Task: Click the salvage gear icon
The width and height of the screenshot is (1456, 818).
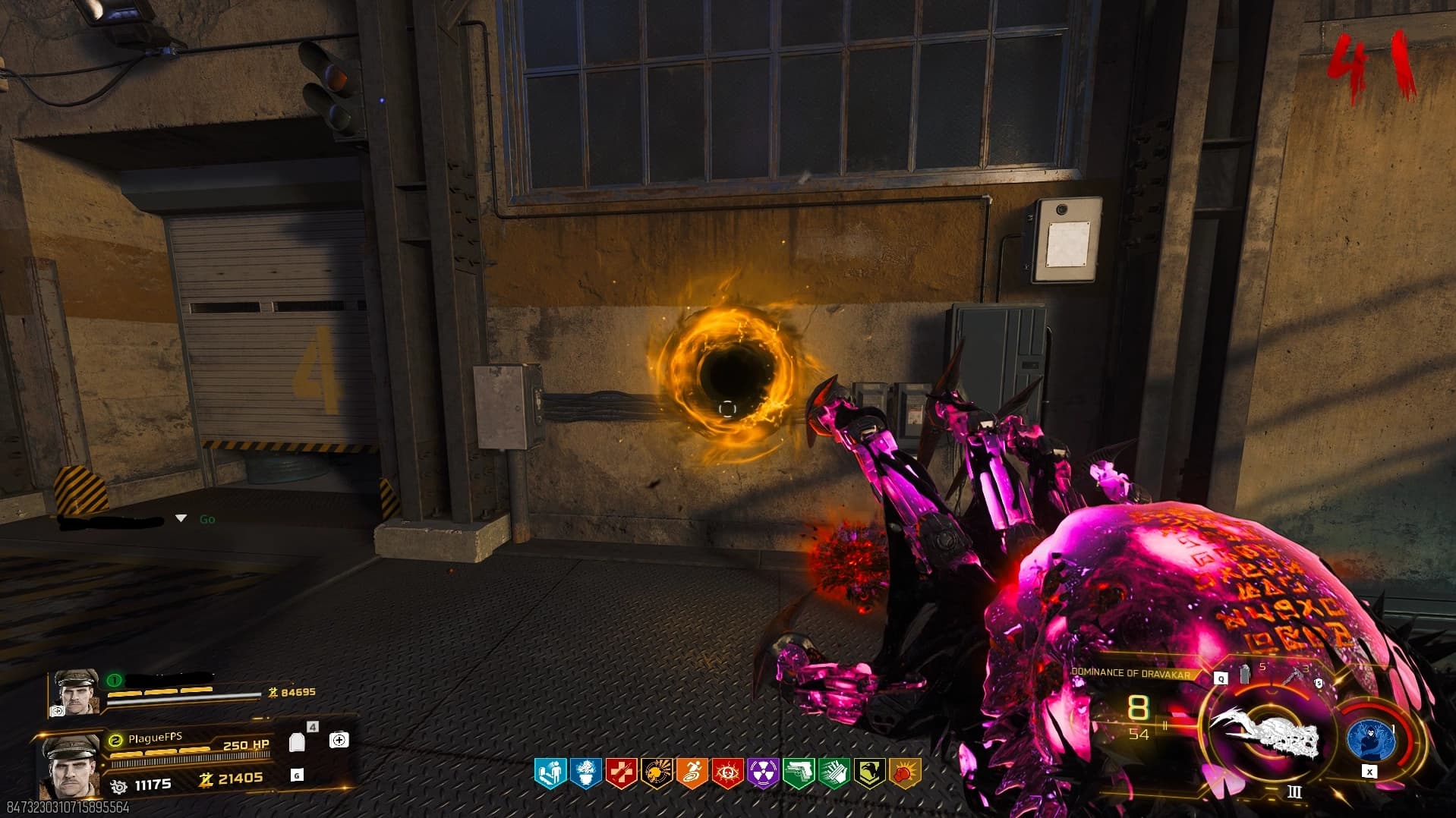Action: (x=119, y=785)
